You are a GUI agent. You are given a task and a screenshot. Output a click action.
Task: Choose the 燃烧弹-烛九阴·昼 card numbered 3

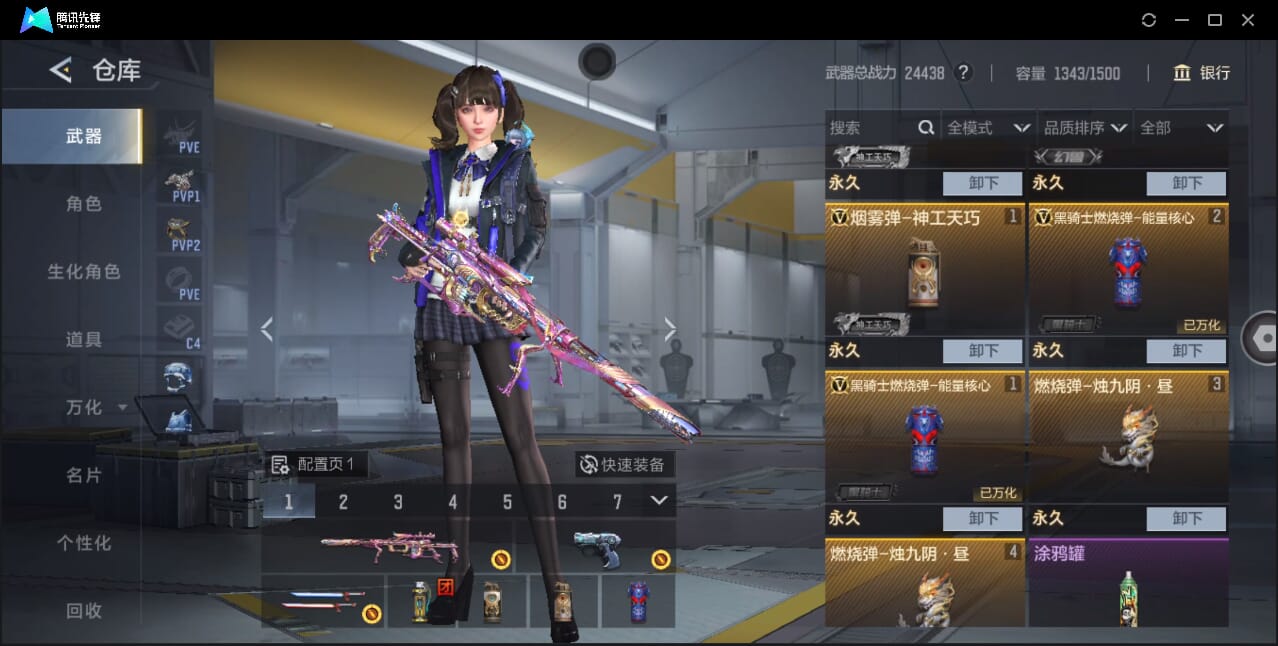1128,437
